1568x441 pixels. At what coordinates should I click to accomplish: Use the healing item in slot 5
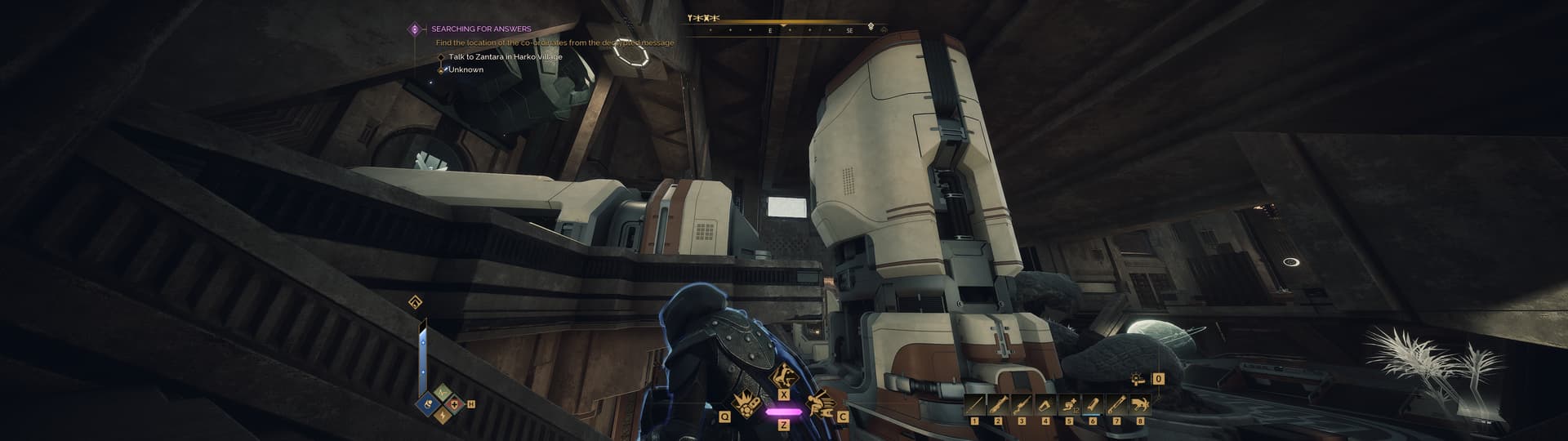1069,404
